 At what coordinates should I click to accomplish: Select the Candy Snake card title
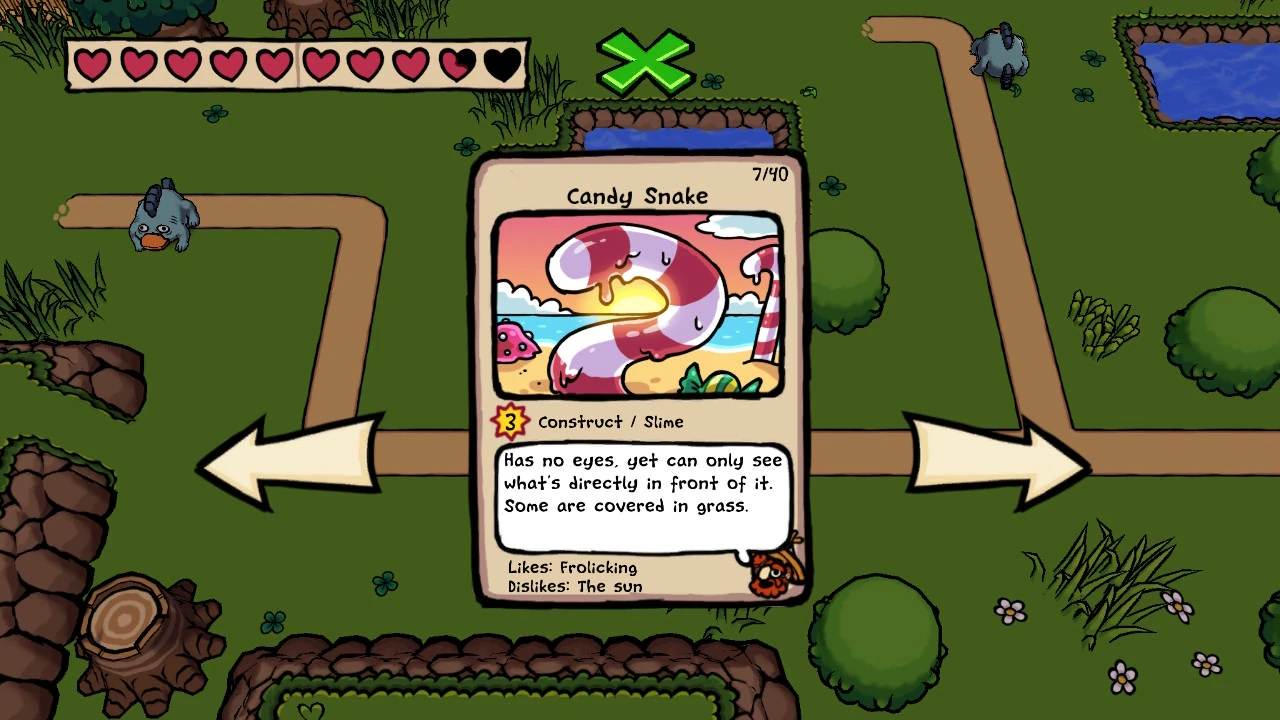click(637, 196)
